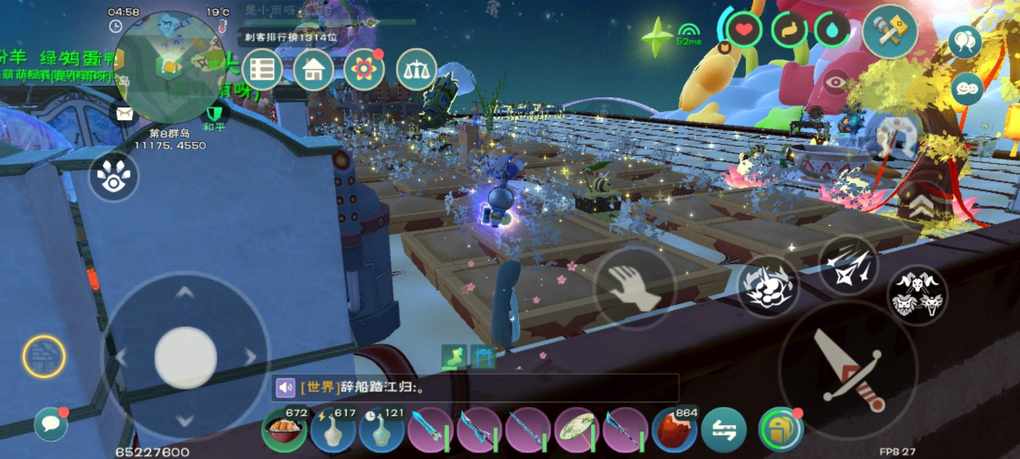Activate the shuriken throw skill
Screen dimensions: 1020x459
[x=849, y=266]
